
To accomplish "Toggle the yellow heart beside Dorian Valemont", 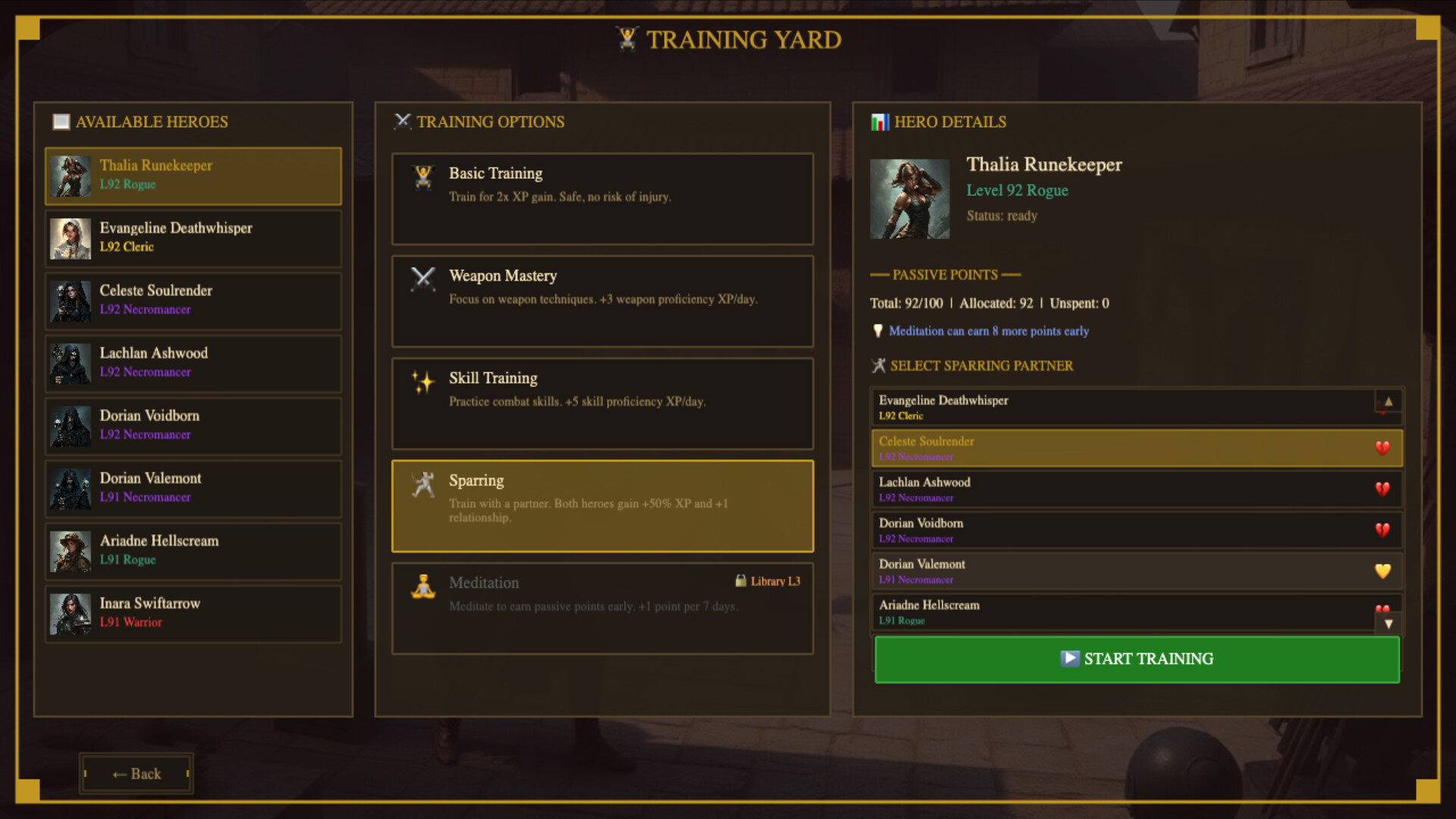I will [x=1382, y=571].
